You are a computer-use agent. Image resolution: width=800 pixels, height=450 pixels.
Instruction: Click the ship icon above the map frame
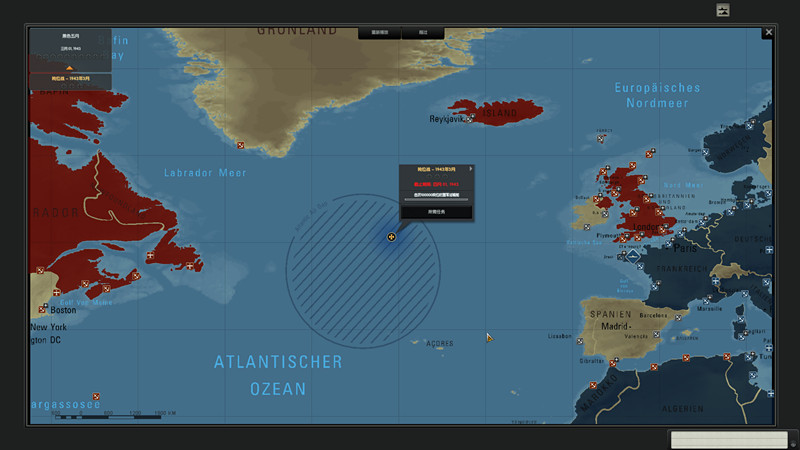723,10
